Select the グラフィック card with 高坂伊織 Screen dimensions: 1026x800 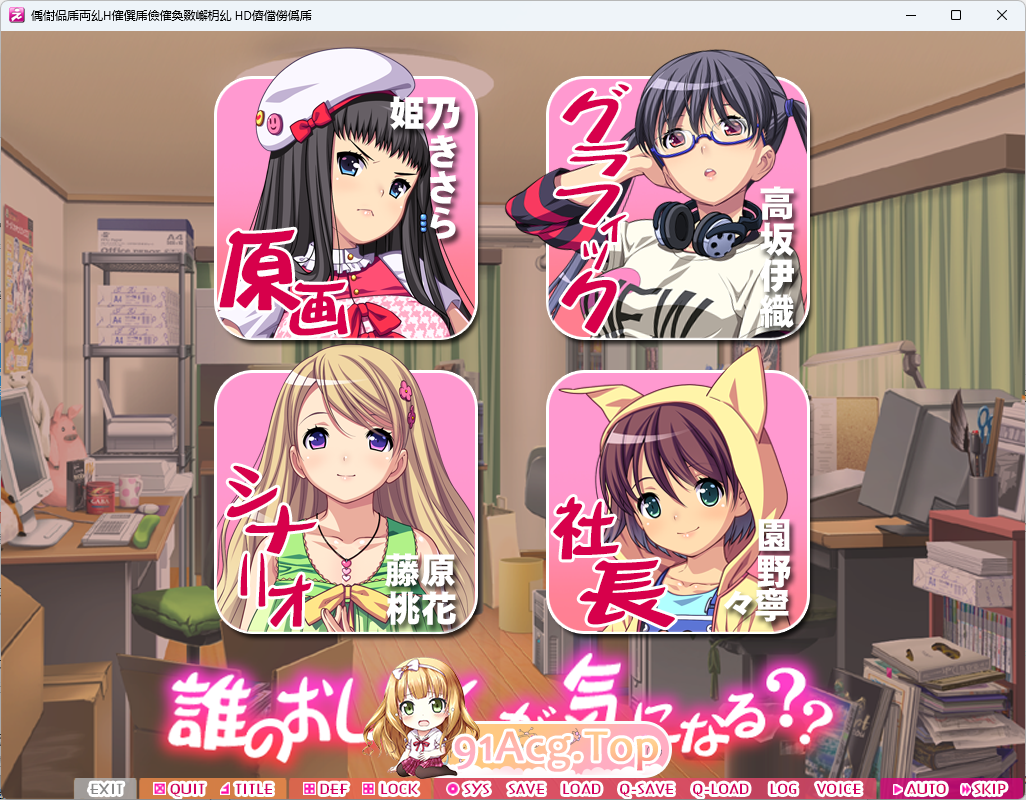tap(677, 208)
